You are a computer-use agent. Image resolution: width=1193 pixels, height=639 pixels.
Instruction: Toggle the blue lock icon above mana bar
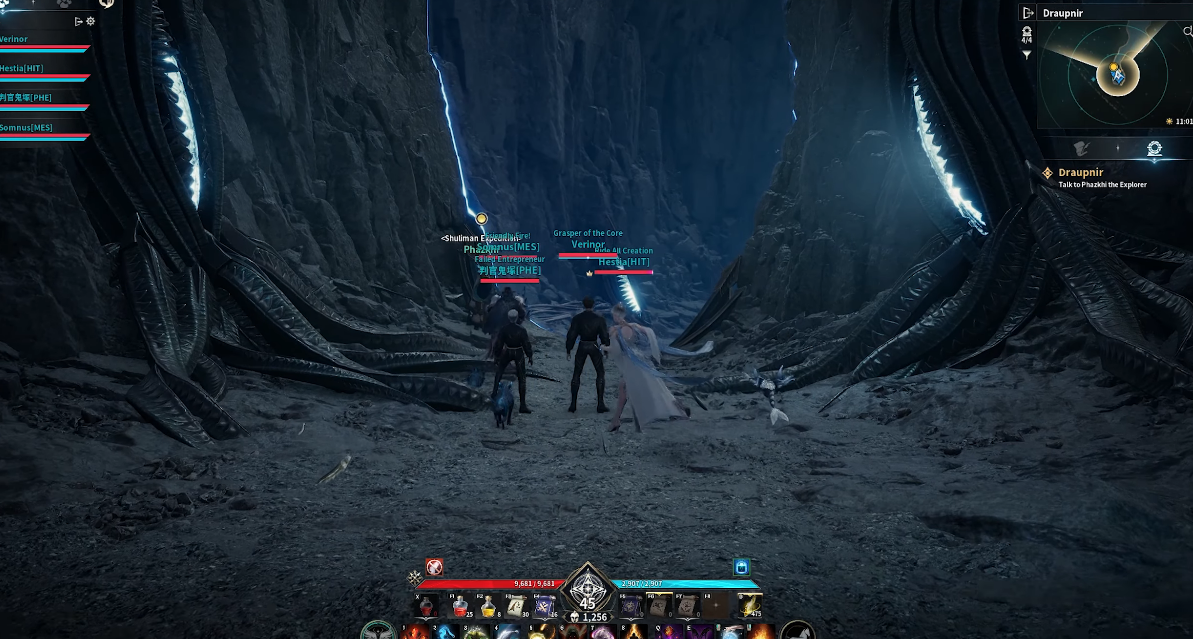[741, 567]
